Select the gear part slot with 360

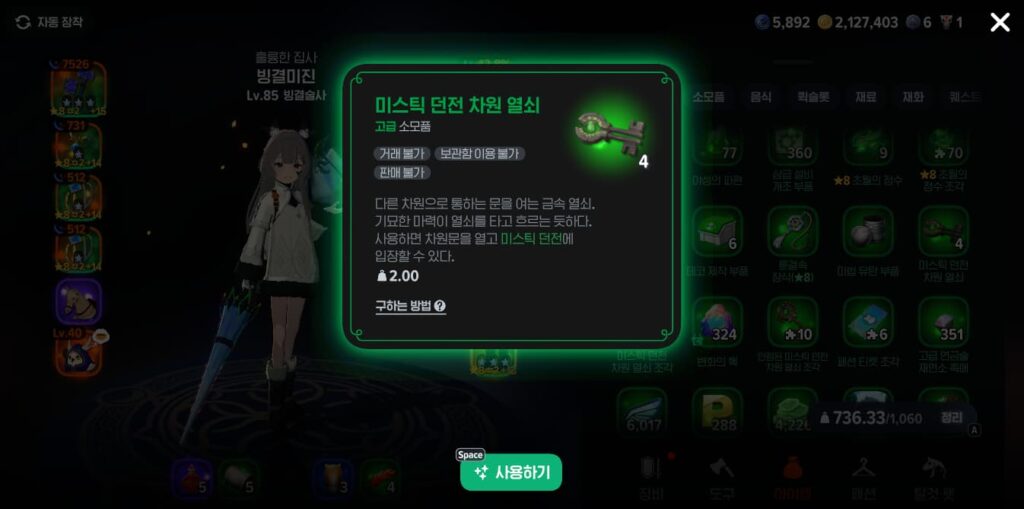[x=792, y=143]
